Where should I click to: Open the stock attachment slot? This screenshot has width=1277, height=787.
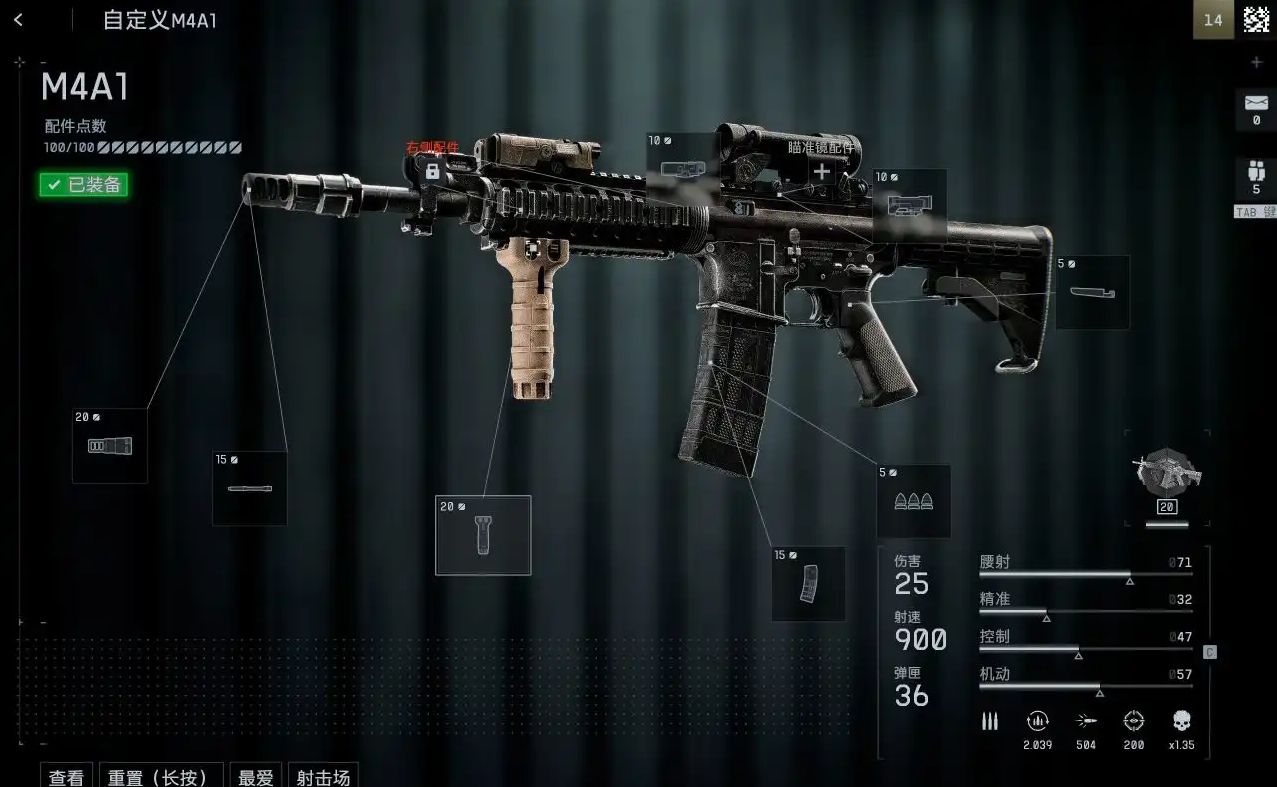[1092, 292]
